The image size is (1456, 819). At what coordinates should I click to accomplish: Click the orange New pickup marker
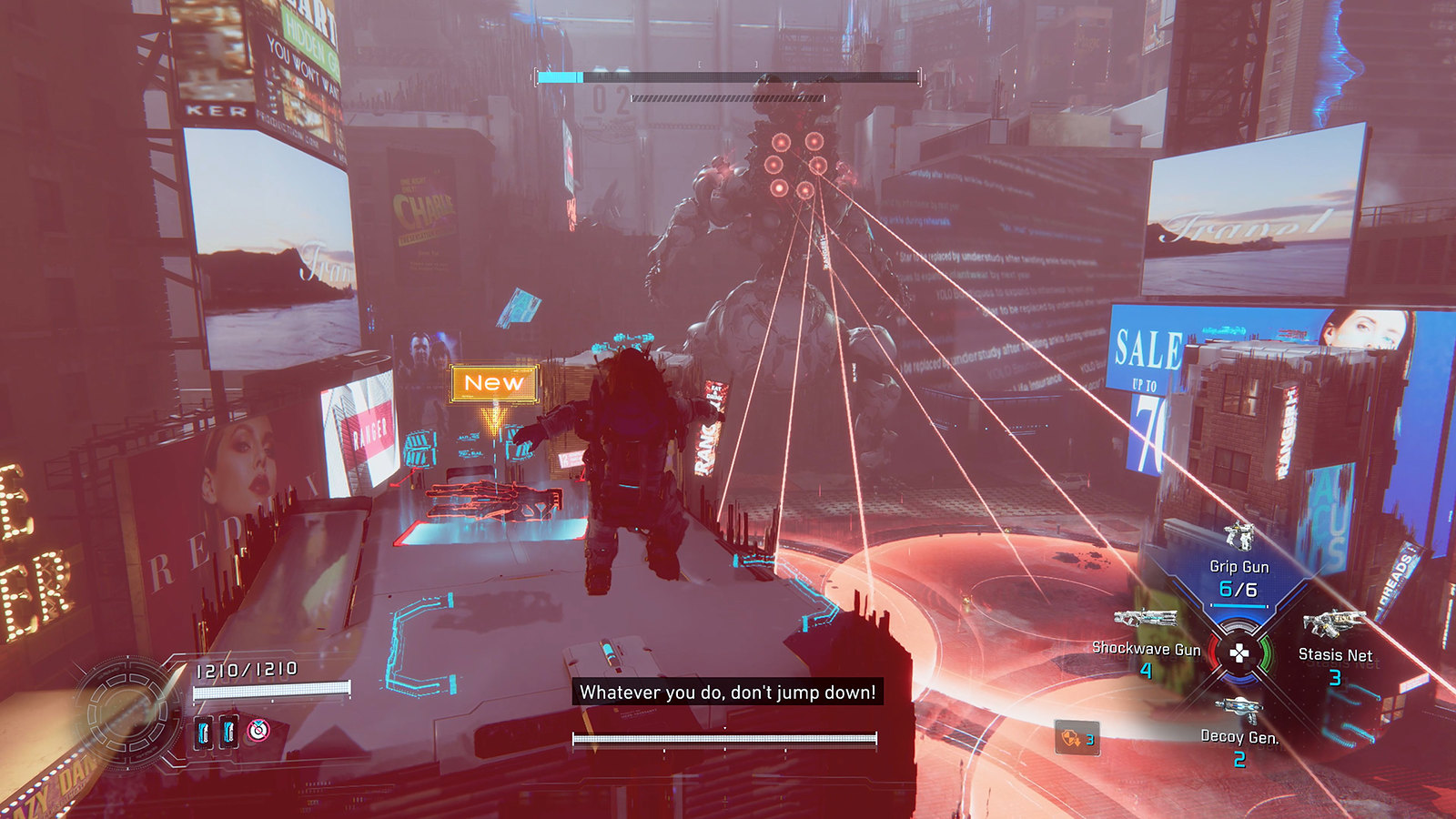[494, 383]
